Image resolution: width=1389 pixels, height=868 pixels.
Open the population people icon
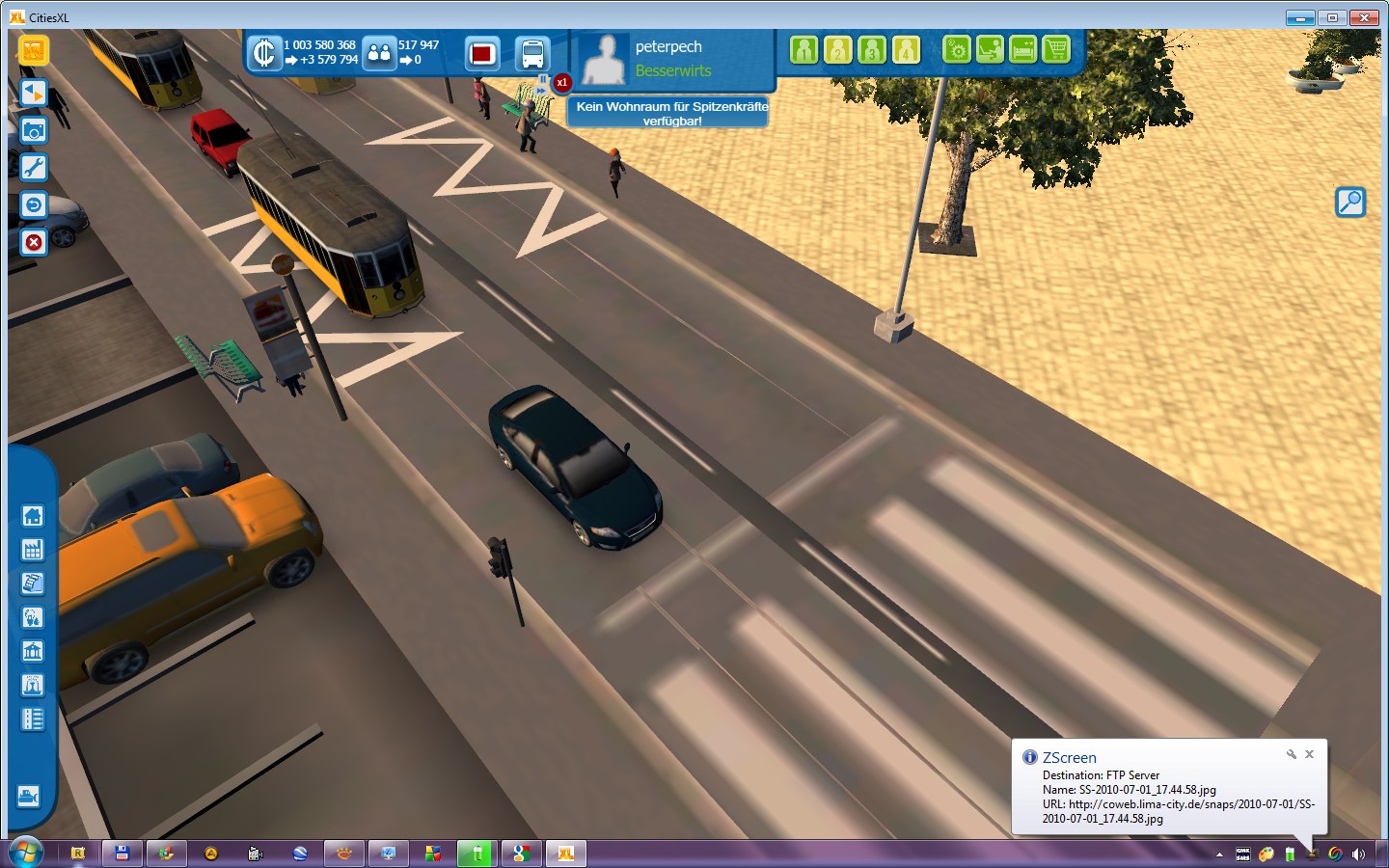380,53
